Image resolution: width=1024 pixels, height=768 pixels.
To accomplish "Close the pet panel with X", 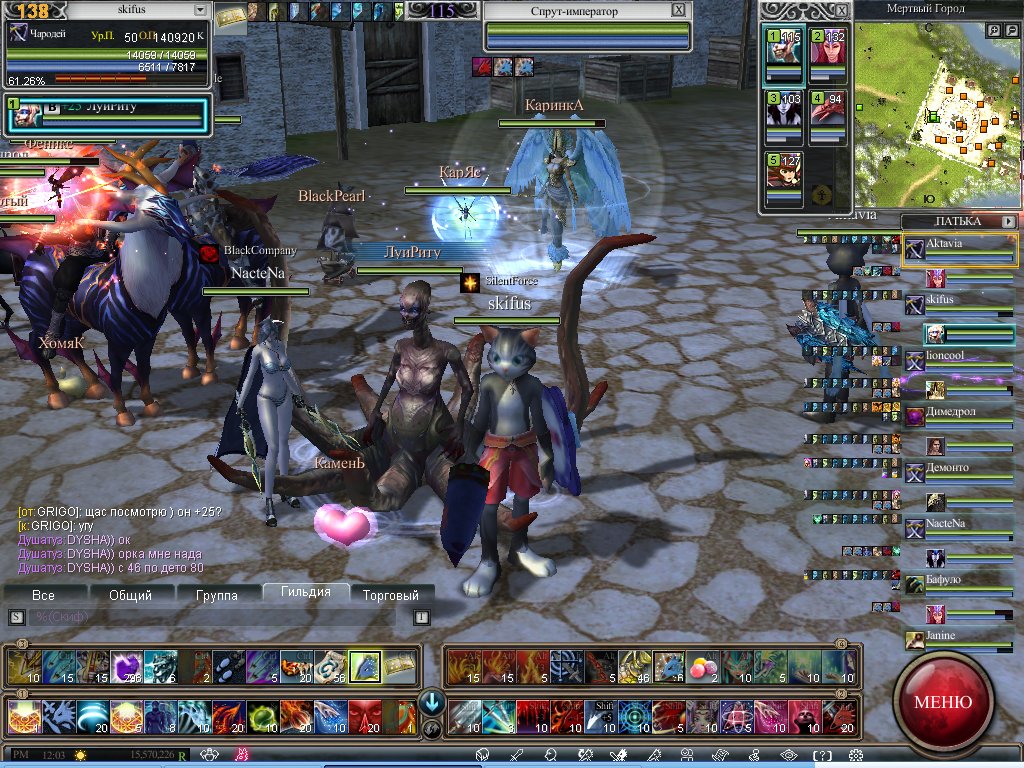I will pyautogui.click(x=842, y=10).
